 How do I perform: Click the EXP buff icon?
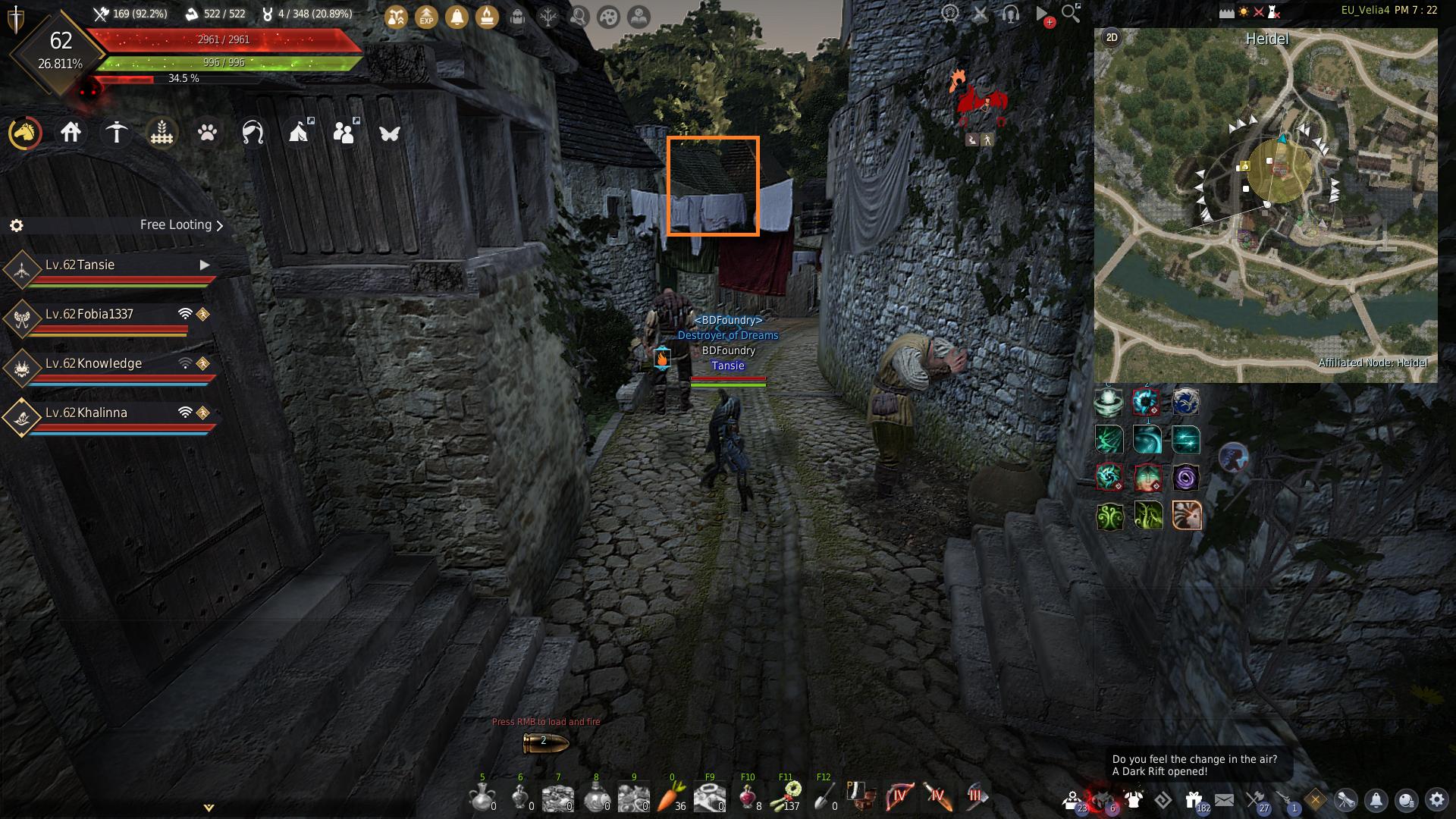(426, 17)
